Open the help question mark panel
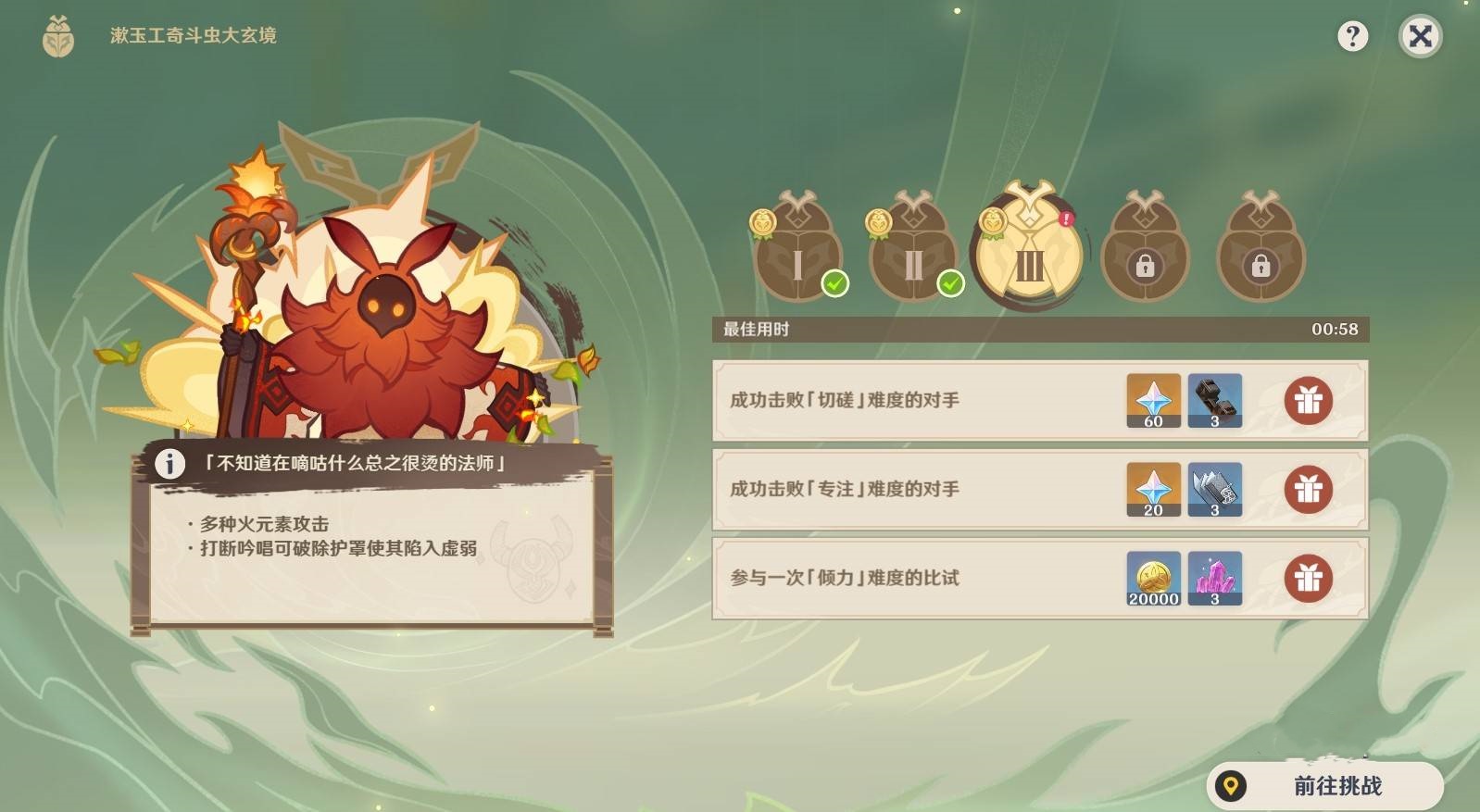The width and height of the screenshot is (1480, 812). pos(1355,37)
